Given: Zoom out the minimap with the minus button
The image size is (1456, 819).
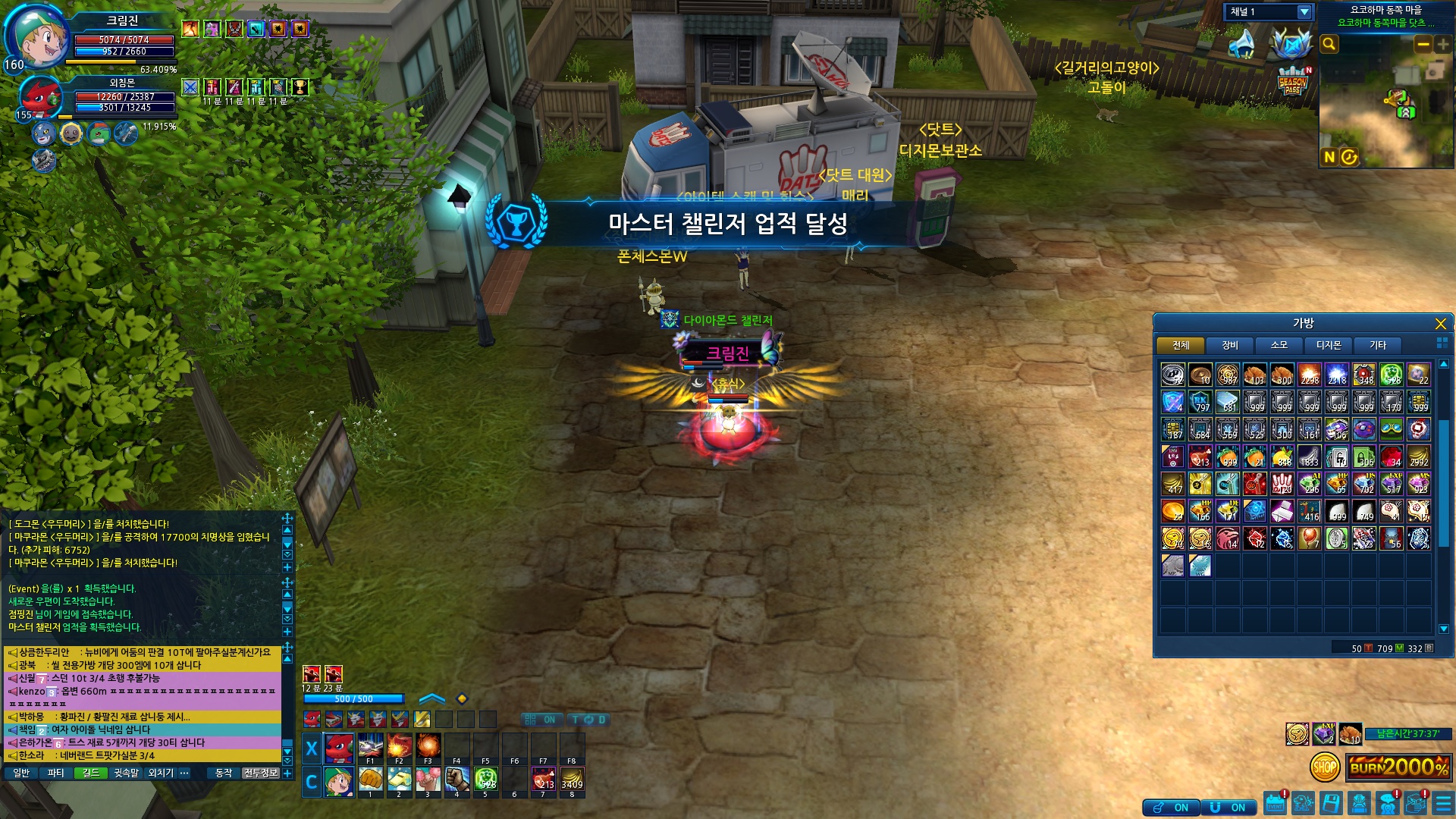Looking at the screenshot, I should 1423,44.
